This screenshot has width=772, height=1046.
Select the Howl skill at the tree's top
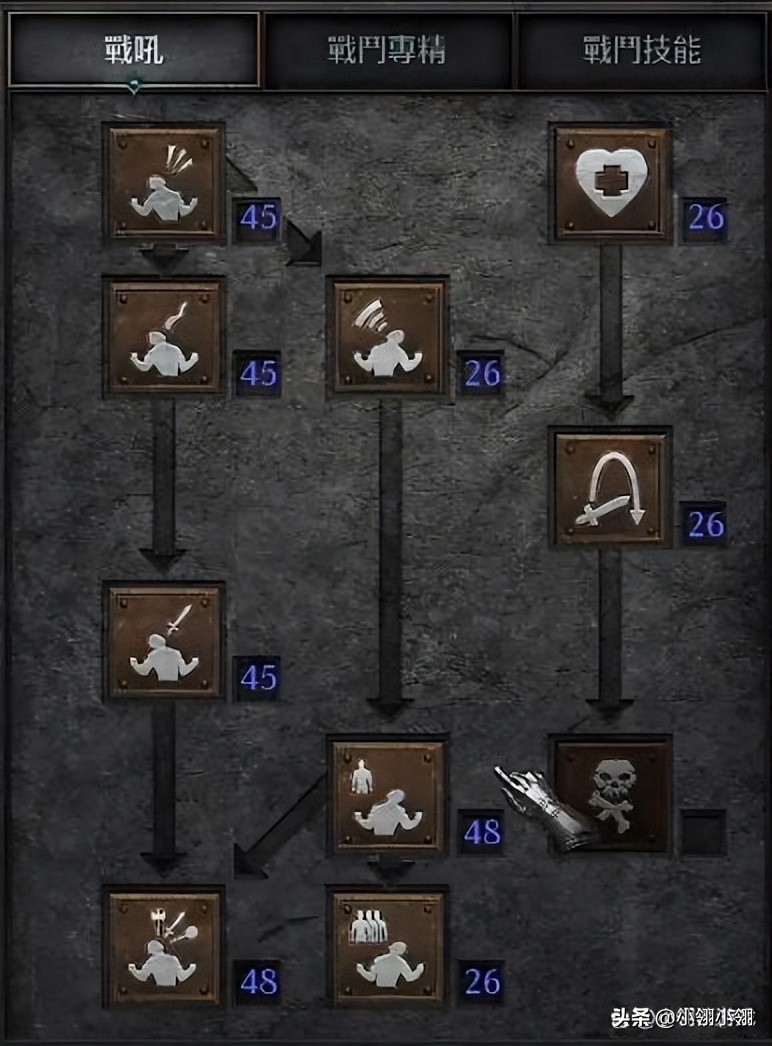click(x=164, y=183)
